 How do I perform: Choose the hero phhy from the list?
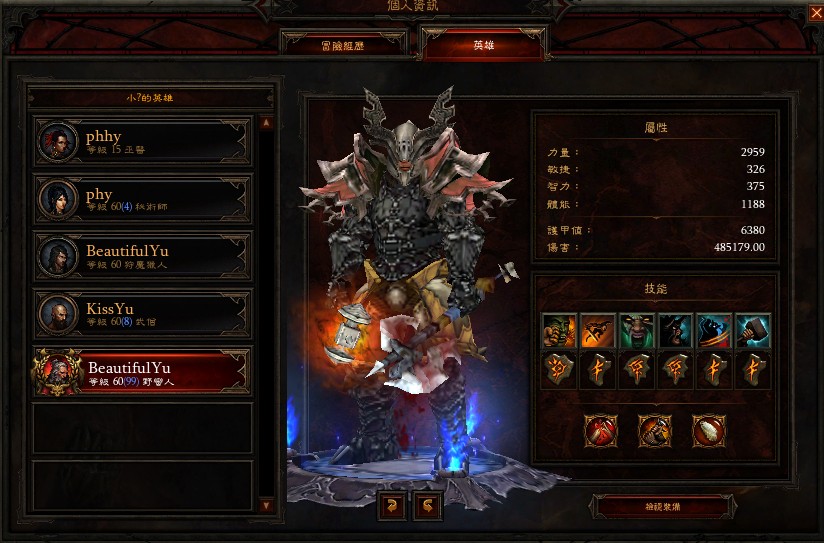(142, 142)
